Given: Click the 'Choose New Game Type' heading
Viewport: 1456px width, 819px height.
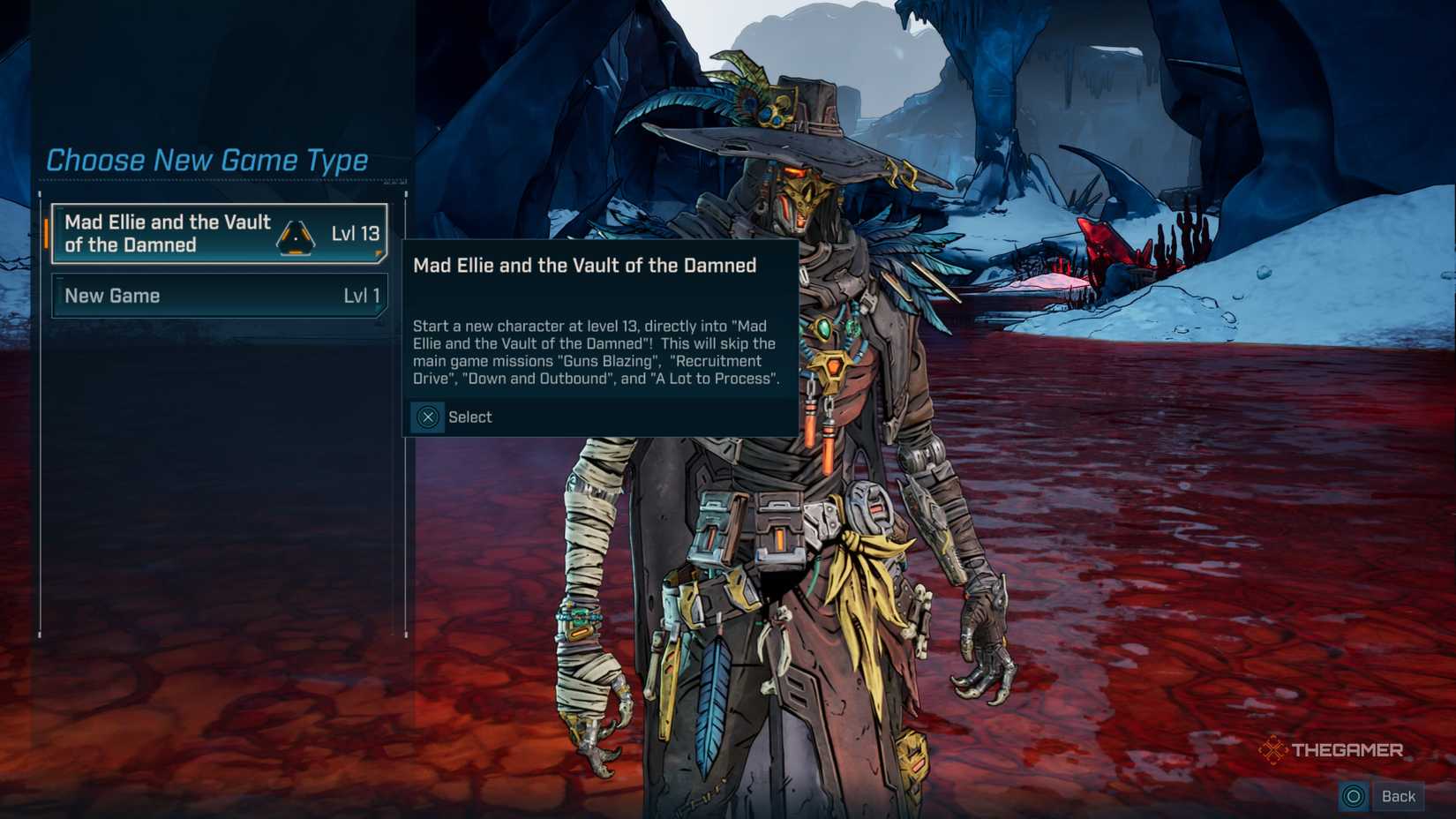Looking at the screenshot, I should (207, 161).
